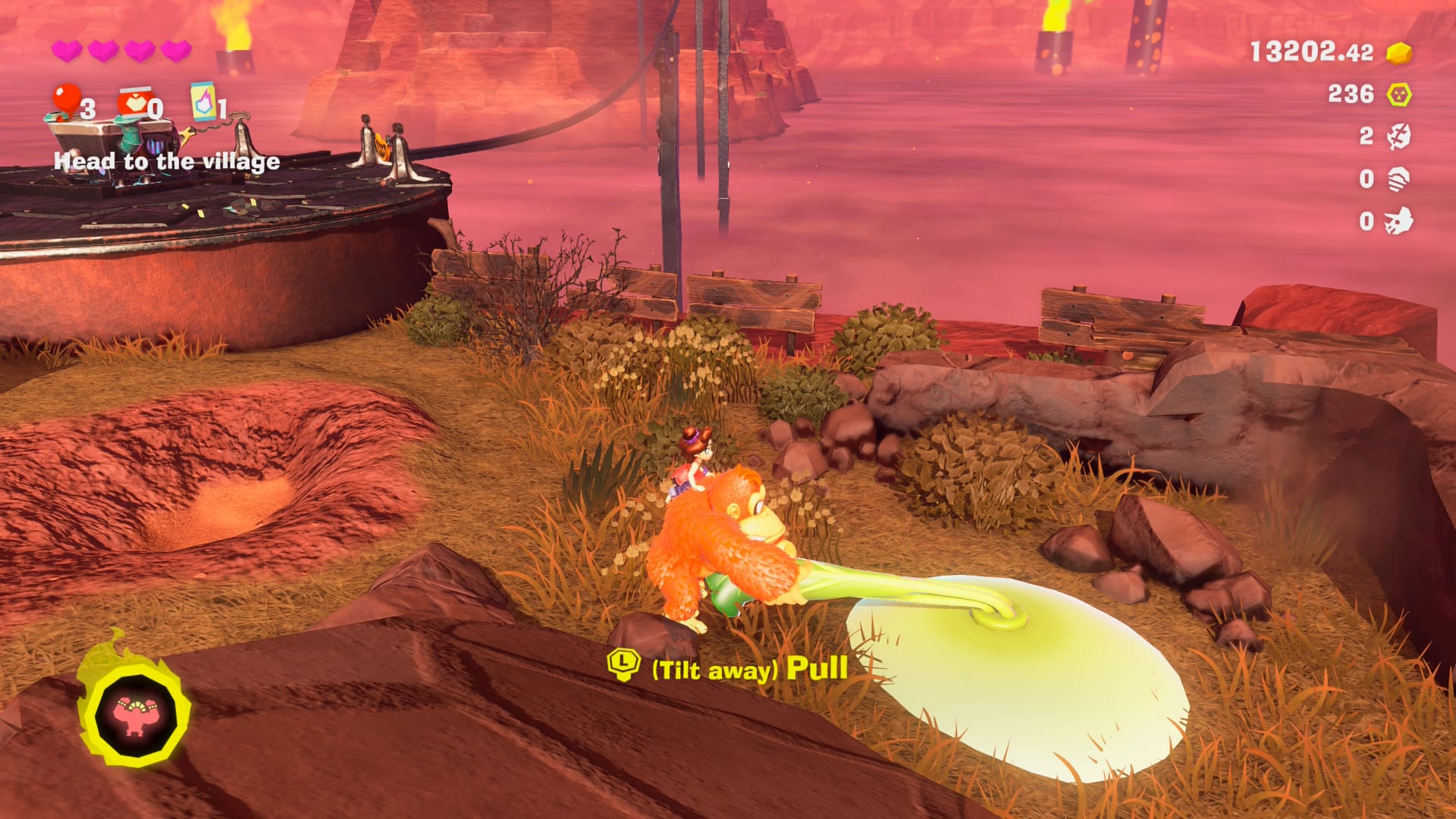Click the "Head to the village" objective
1456x819 pixels.
coord(167,162)
